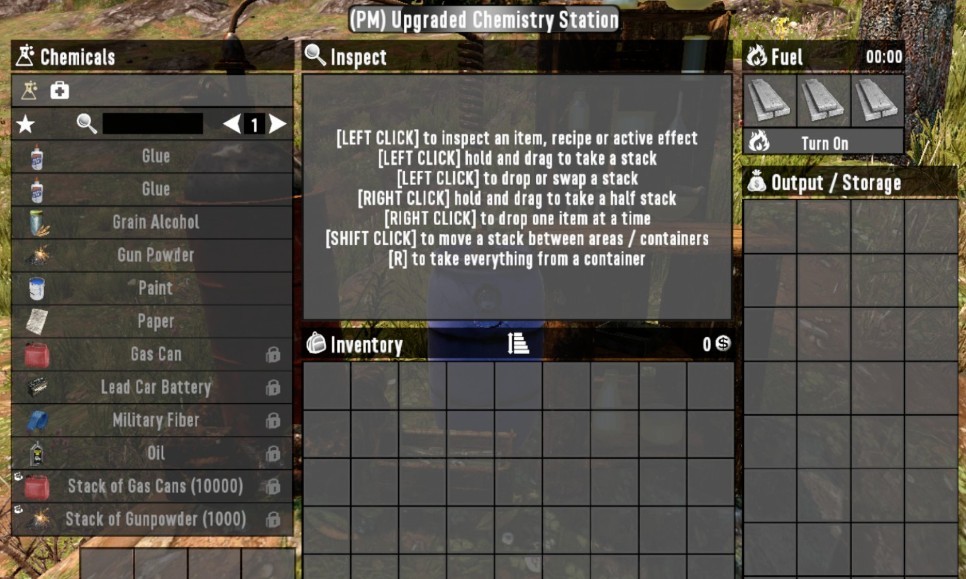Switch to the medical recipes category
Viewport: 966px width, 579px height.
click(x=60, y=91)
